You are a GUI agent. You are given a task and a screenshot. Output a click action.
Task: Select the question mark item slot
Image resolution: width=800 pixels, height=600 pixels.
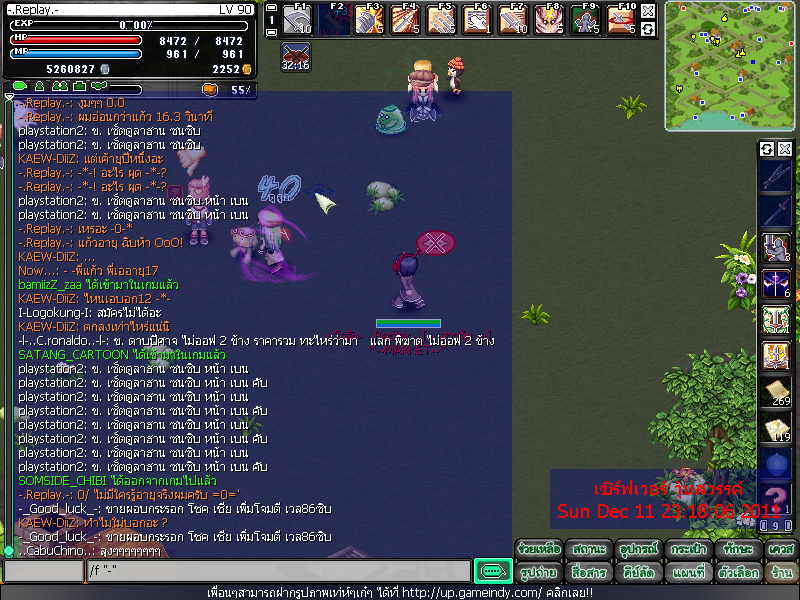tap(776, 499)
